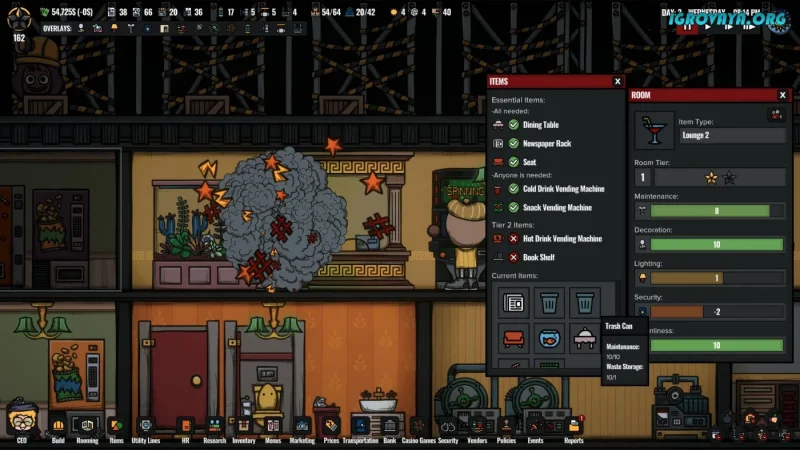Image resolution: width=800 pixels, height=450 pixels.
Task: Open the HR menu
Action: (184, 425)
